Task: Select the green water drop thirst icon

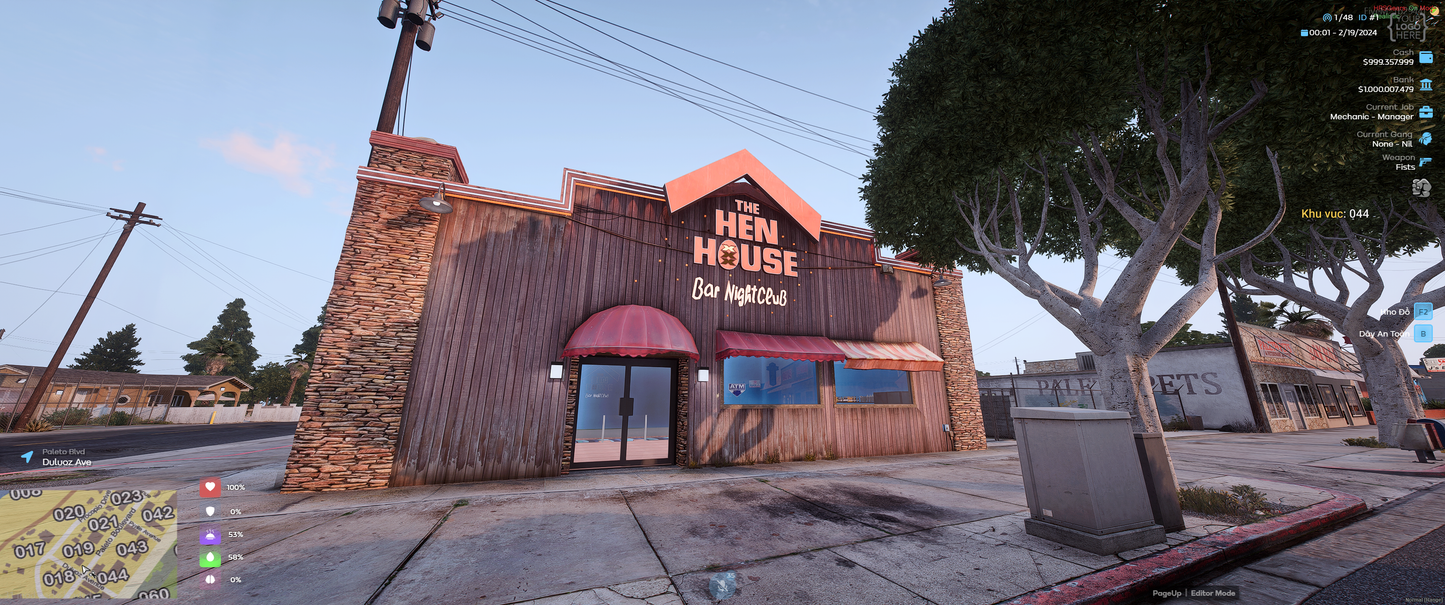Action: 210,558
